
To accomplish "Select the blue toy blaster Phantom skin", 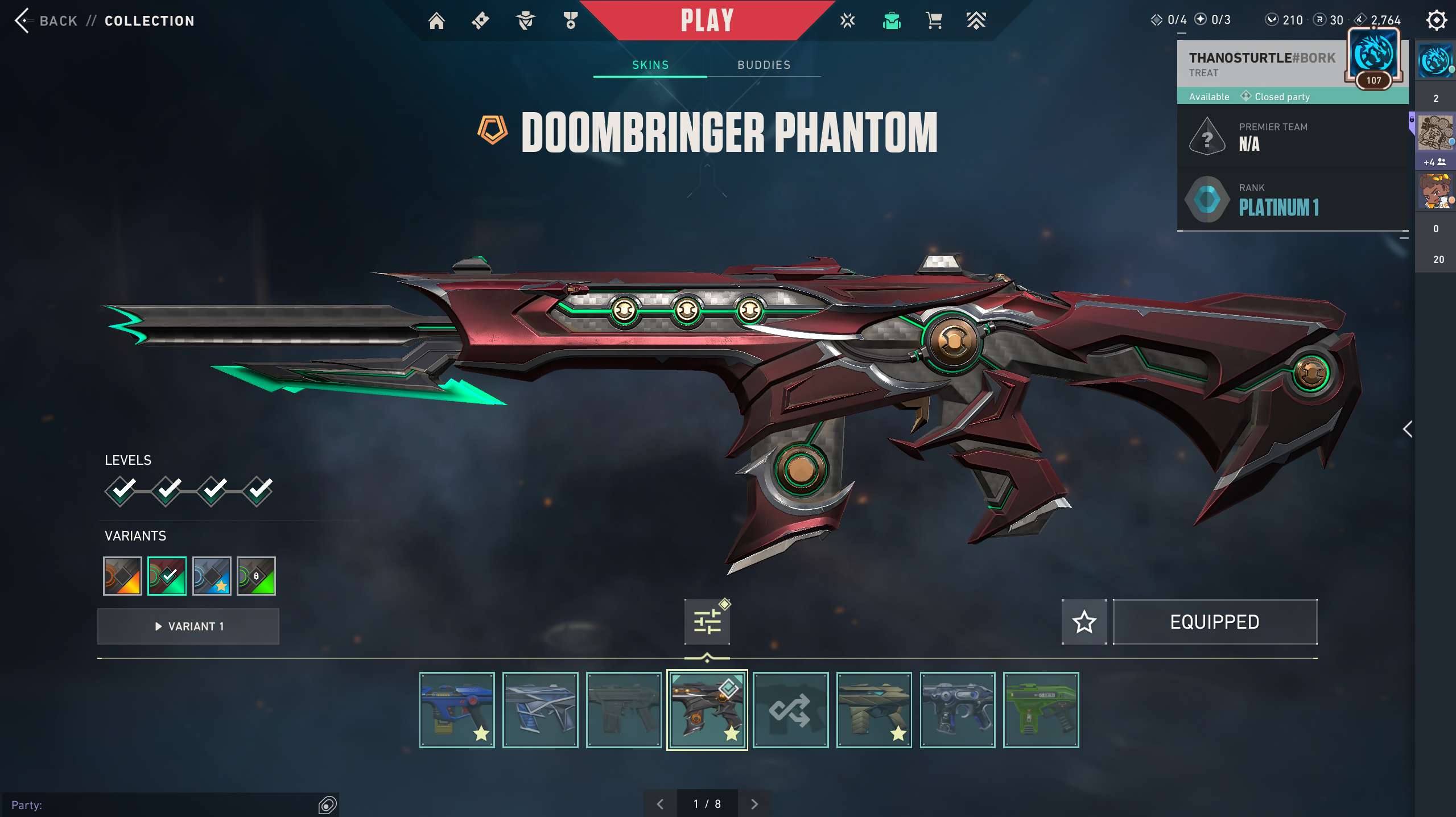I will pyautogui.click(x=457, y=709).
